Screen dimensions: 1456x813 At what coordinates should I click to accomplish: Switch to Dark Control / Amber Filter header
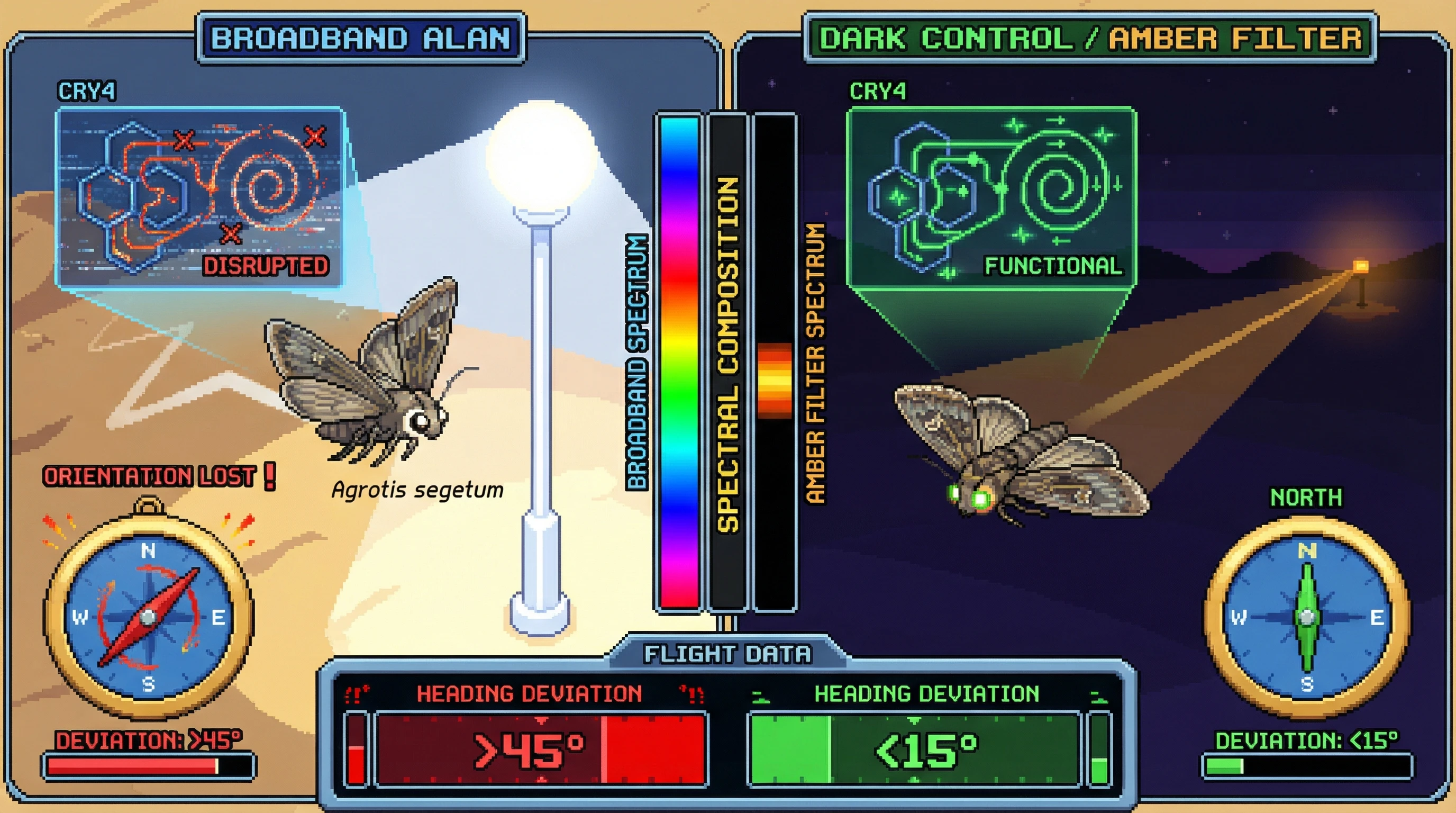(x=1090, y=39)
